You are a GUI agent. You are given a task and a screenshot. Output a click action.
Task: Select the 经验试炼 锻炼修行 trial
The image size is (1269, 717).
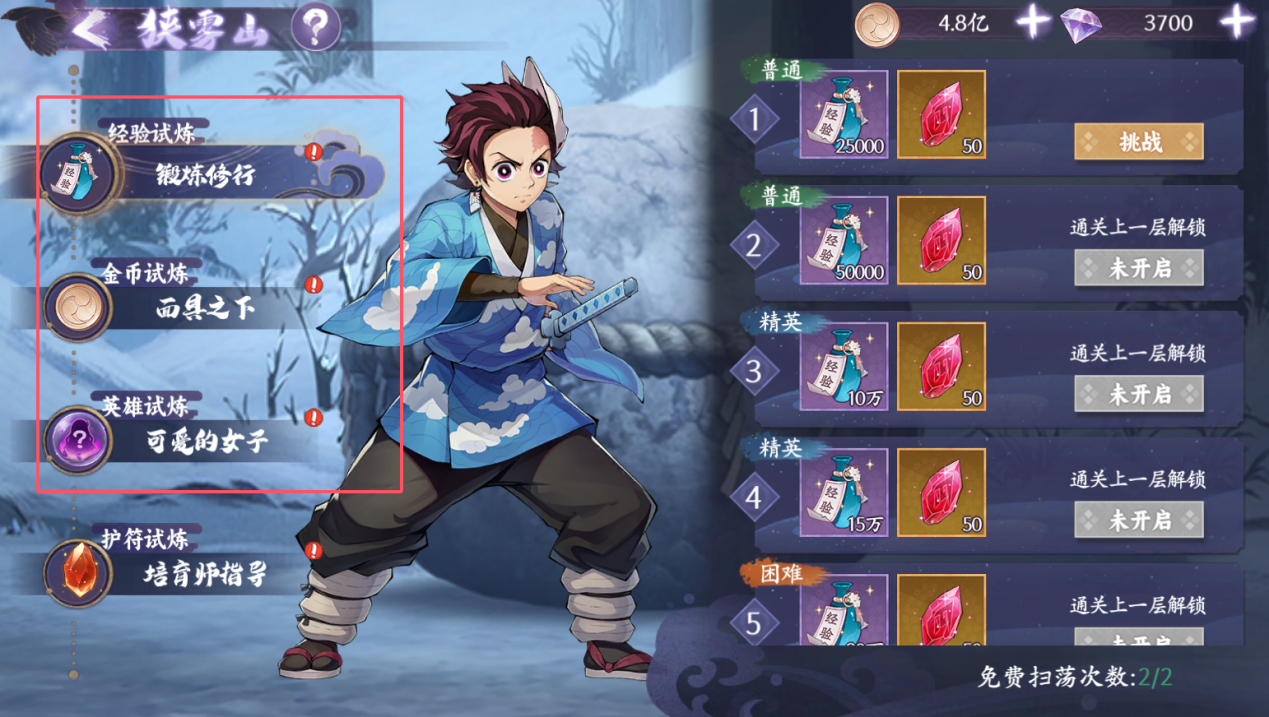tap(205, 175)
